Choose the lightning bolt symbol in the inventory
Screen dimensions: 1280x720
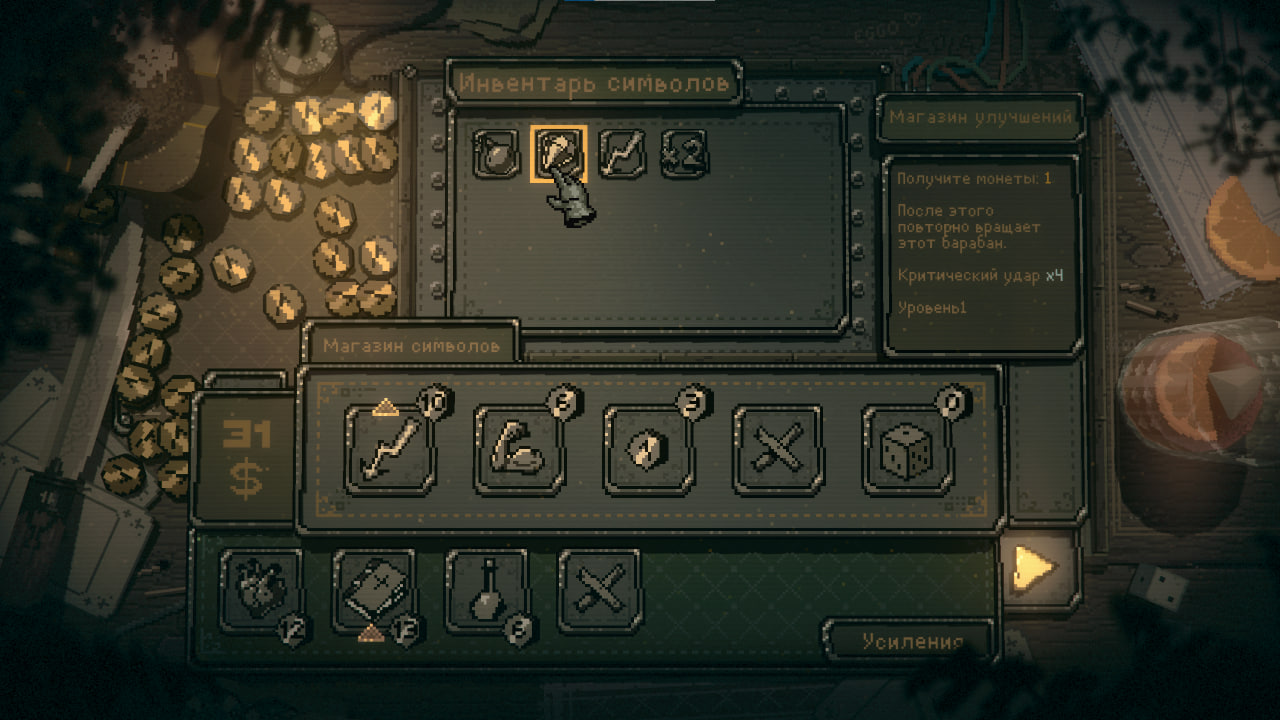[621, 154]
